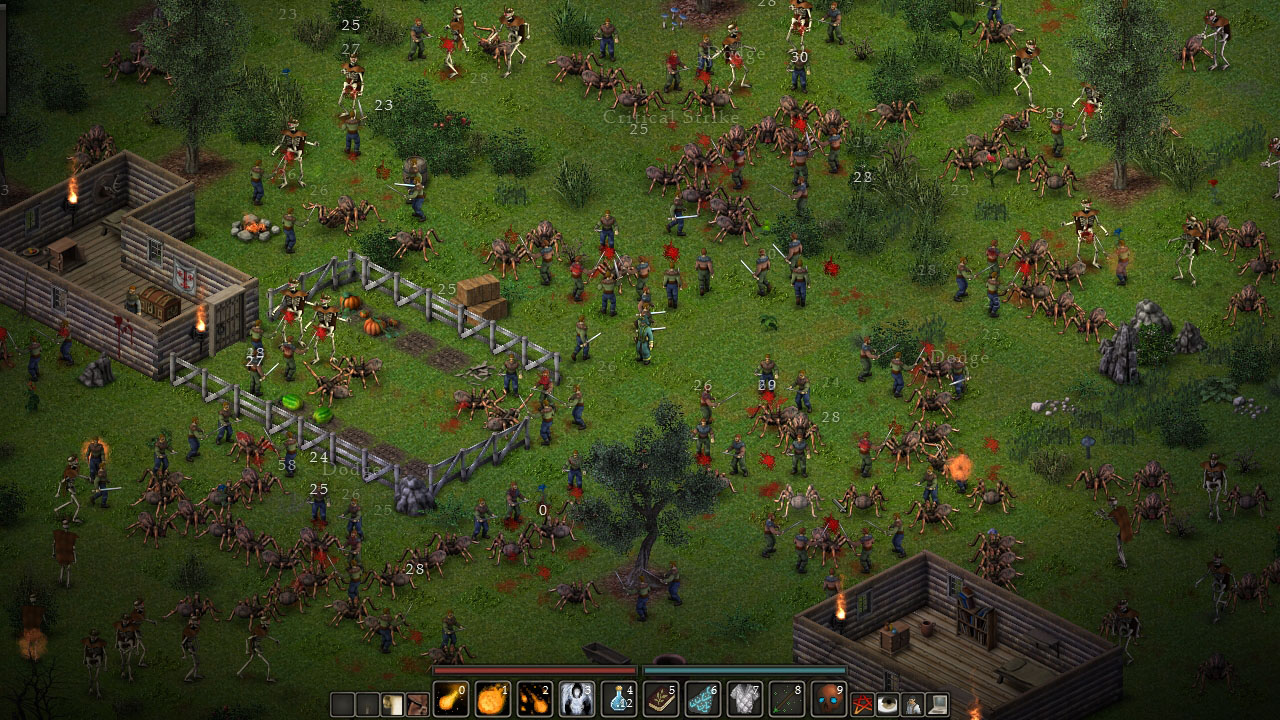Click the eye icon button
The height and width of the screenshot is (720, 1280).
tap(888, 704)
